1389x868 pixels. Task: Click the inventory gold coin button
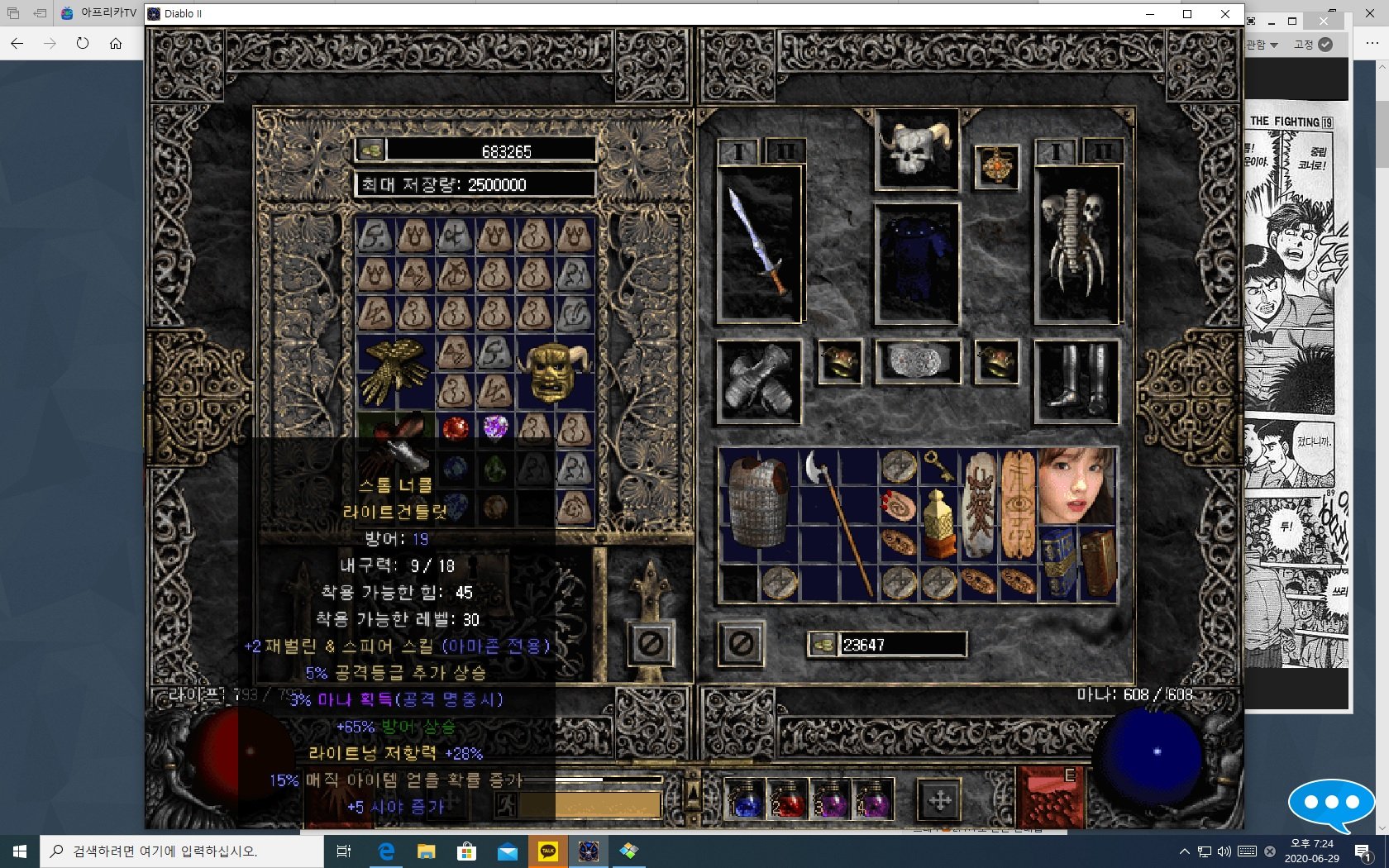[823, 644]
